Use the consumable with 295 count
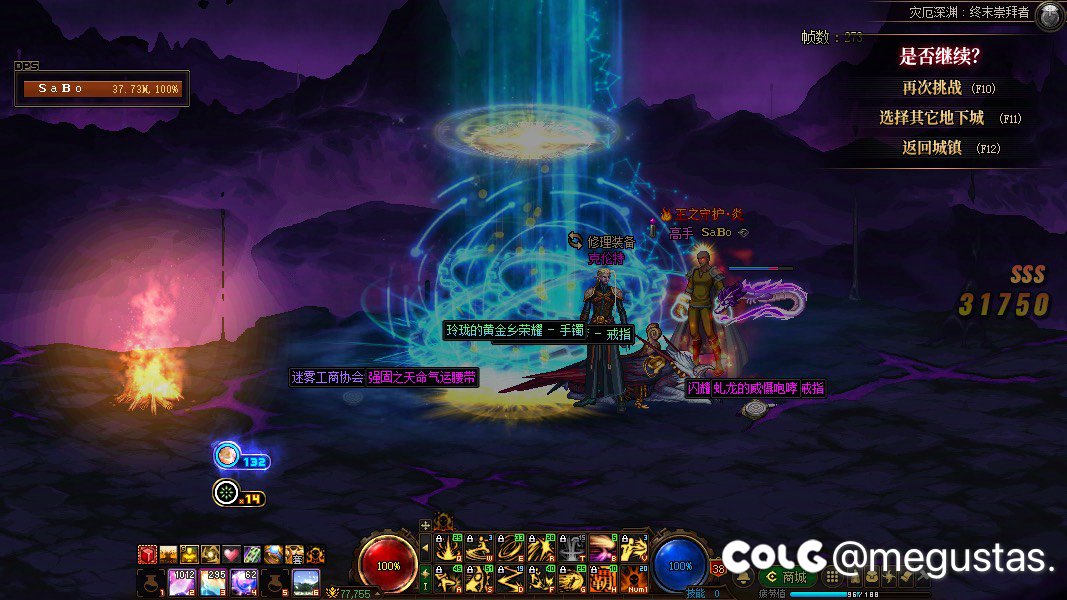 coord(214,582)
